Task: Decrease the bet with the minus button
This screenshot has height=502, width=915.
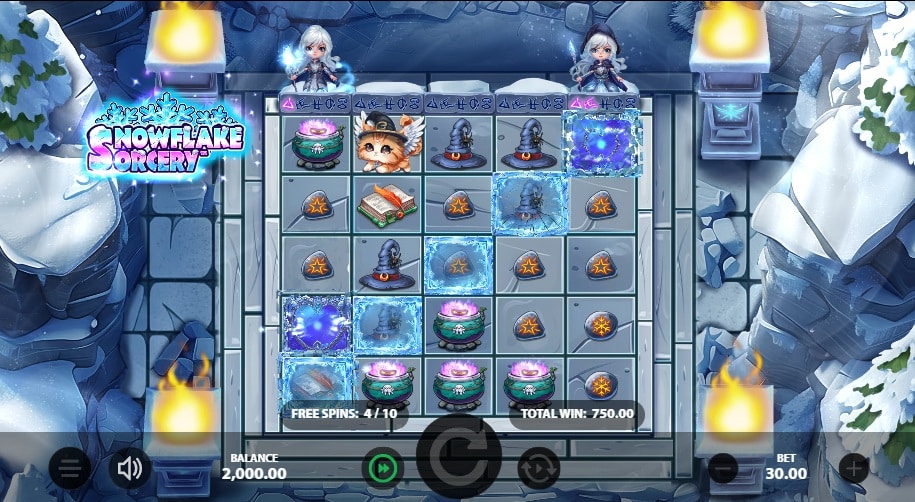Action: (x=723, y=467)
